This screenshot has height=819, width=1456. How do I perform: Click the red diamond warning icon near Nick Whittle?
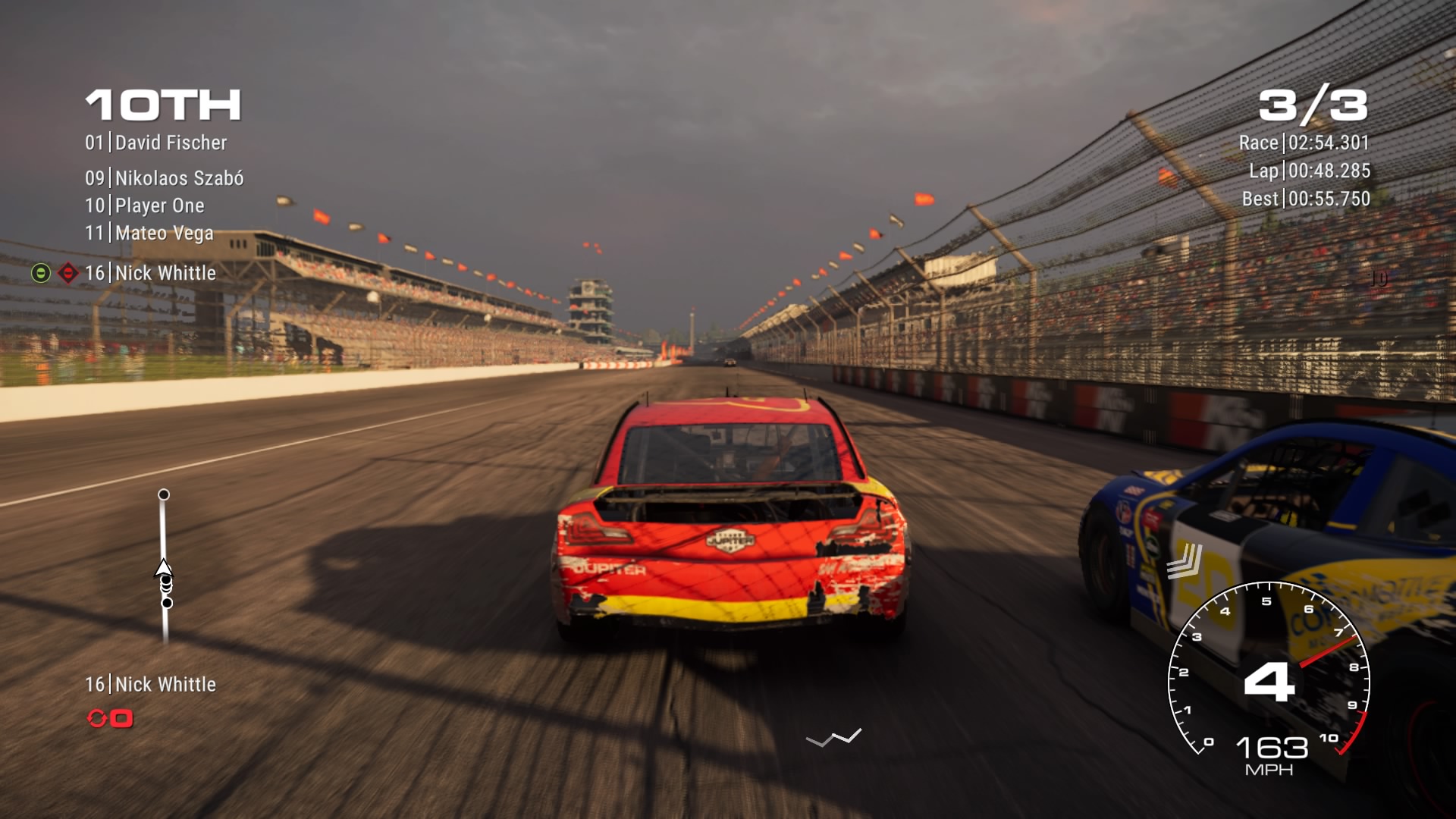[67, 271]
